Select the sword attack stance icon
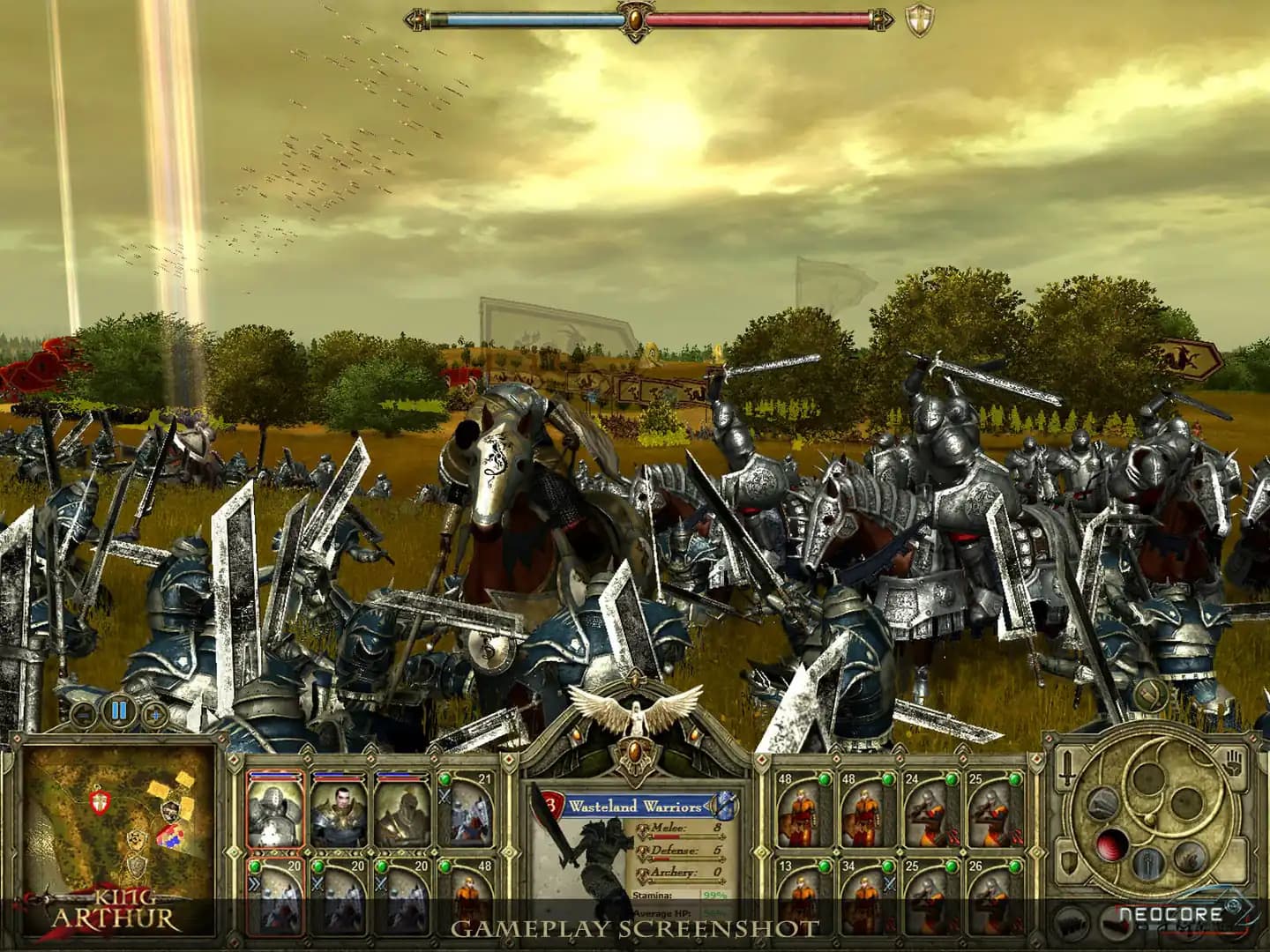Viewport: 1270px width, 952px height. (x=1067, y=768)
